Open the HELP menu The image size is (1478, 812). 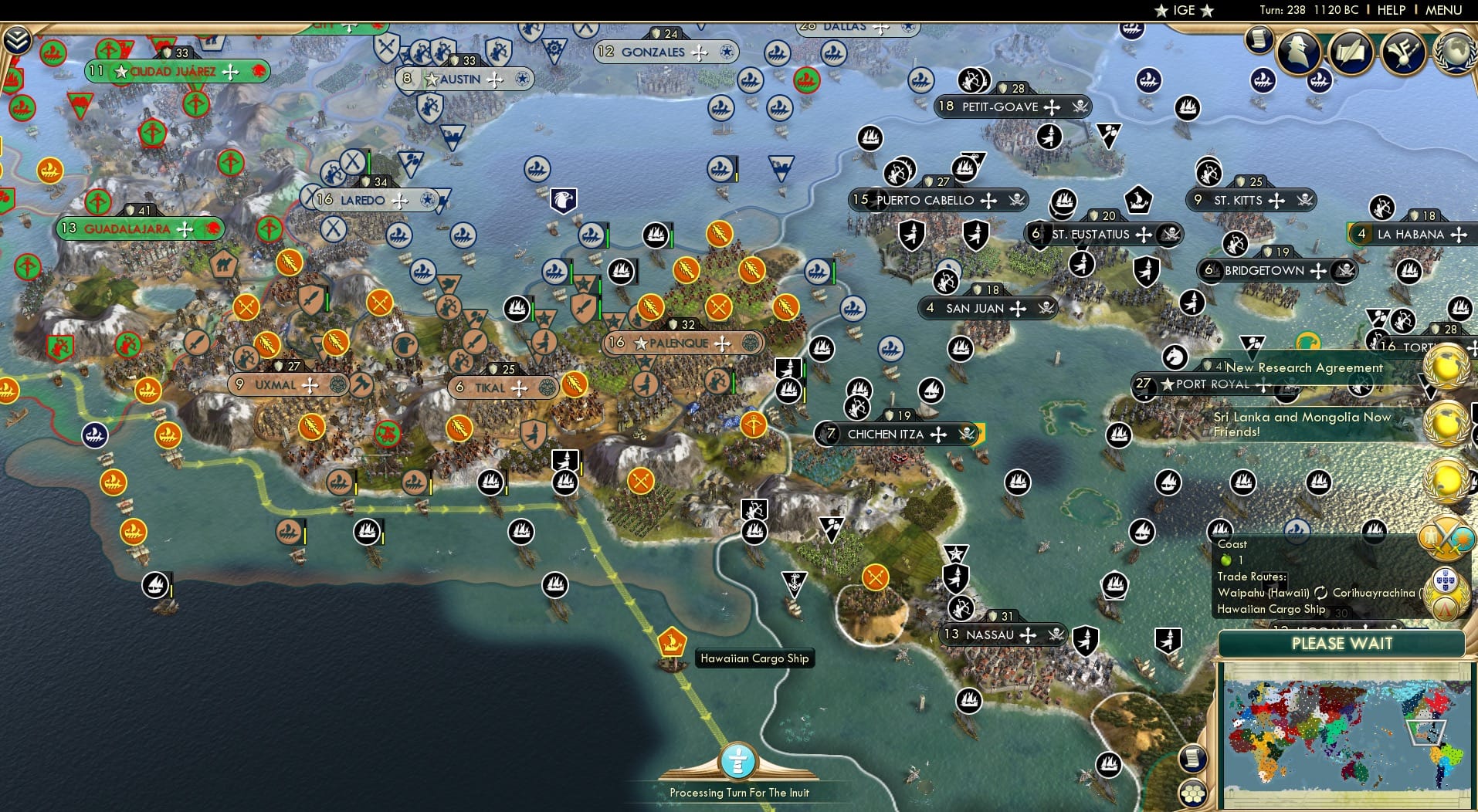pyautogui.click(x=1391, y=11)
